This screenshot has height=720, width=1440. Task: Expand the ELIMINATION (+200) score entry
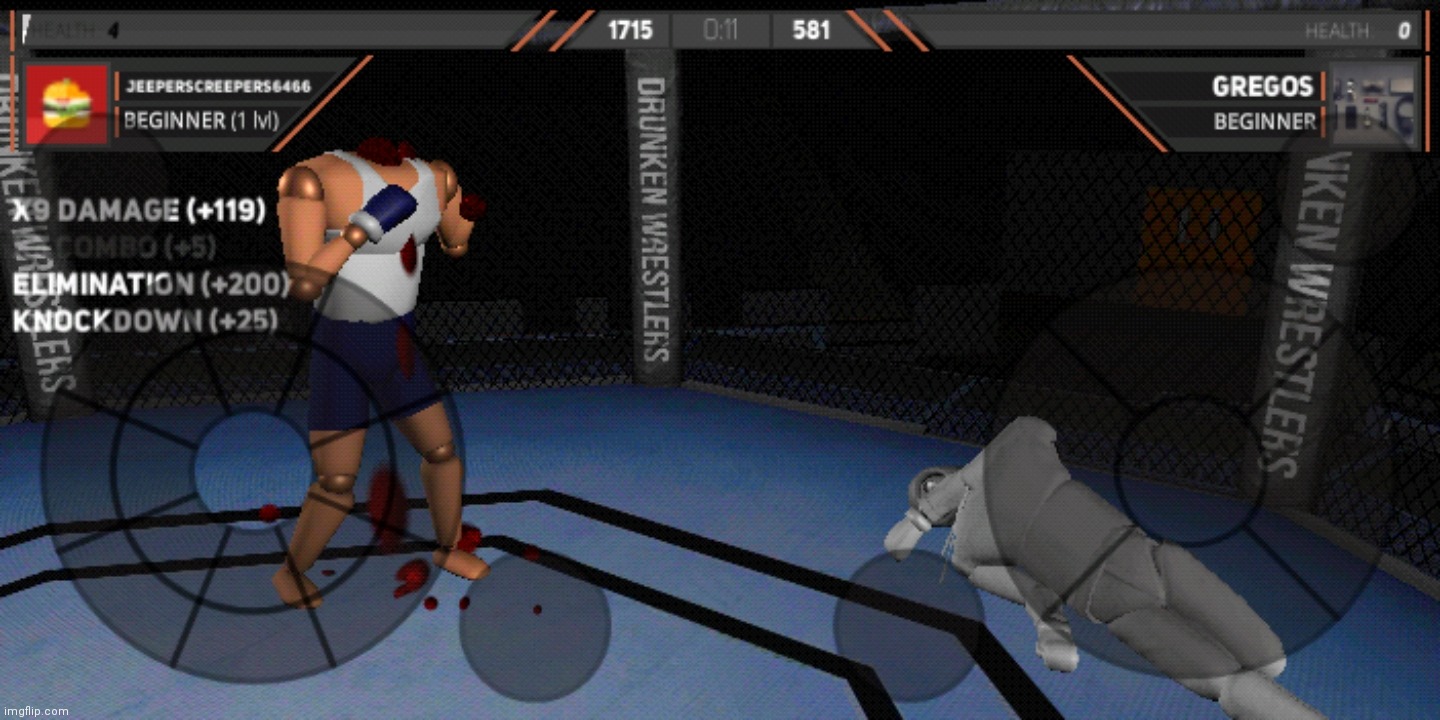(x=150, y=285)
